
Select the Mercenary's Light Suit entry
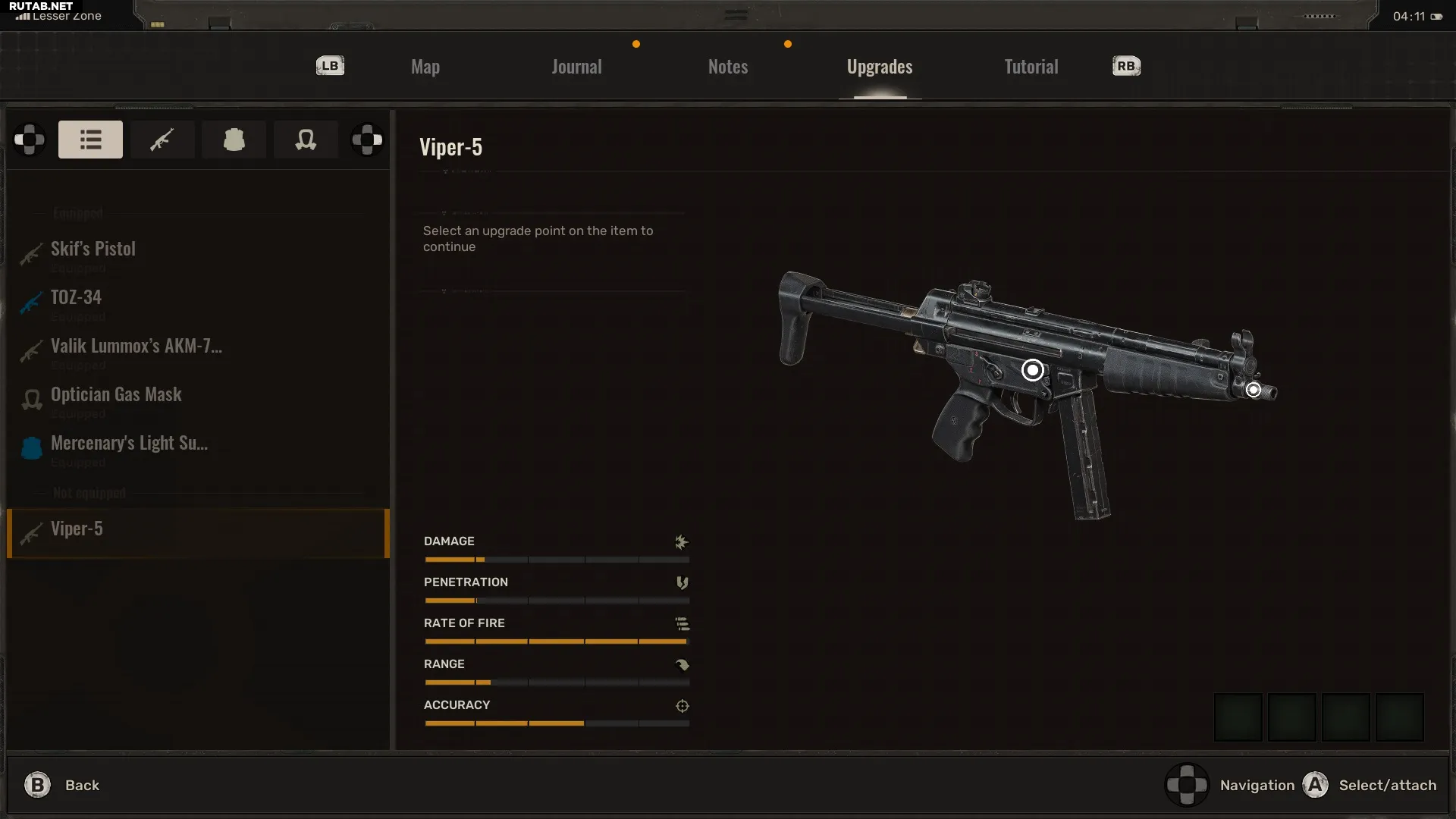tap(129, 444)
